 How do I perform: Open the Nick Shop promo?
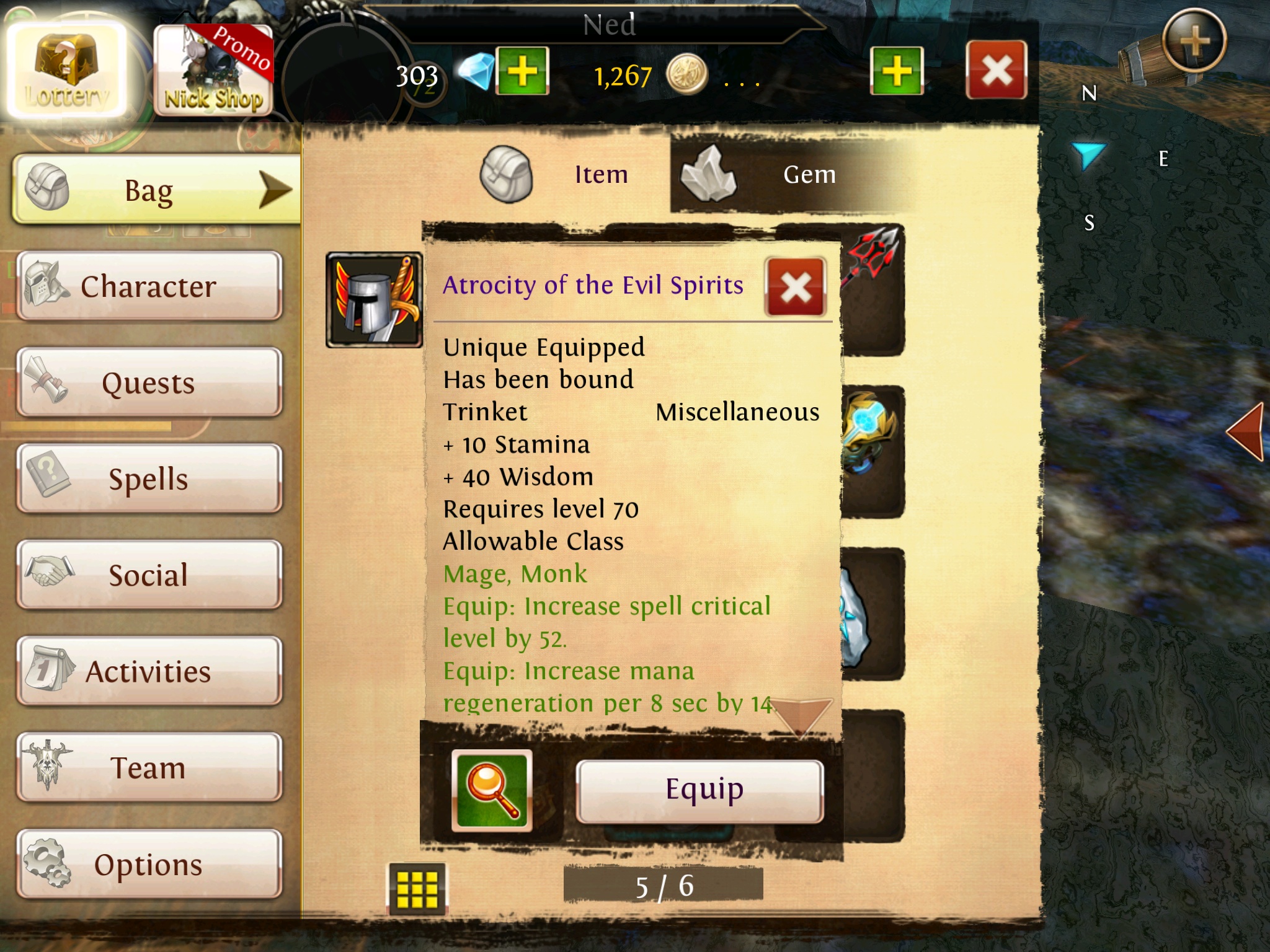click(213, 71)
